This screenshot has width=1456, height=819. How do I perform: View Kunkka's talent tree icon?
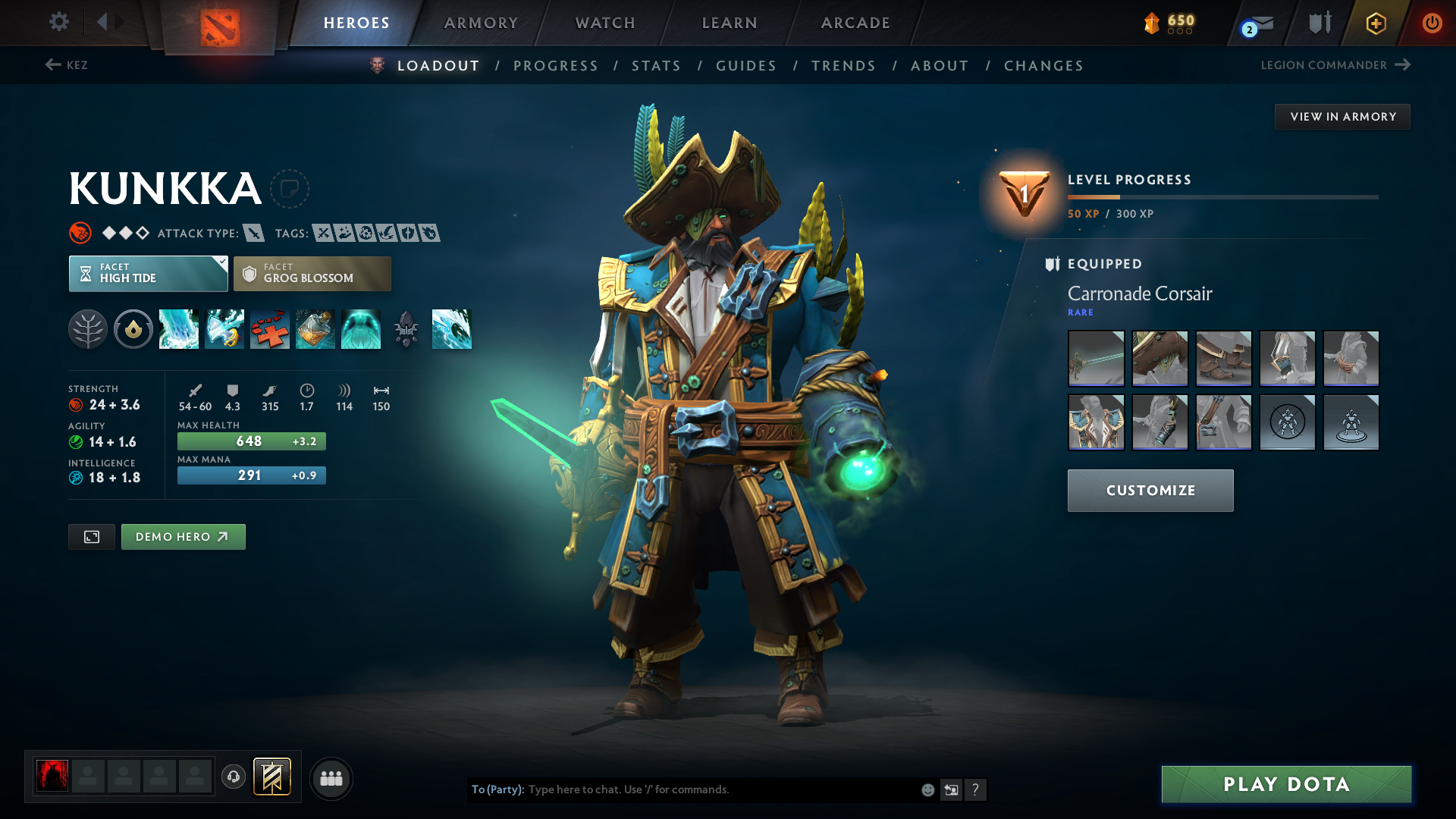88,329
